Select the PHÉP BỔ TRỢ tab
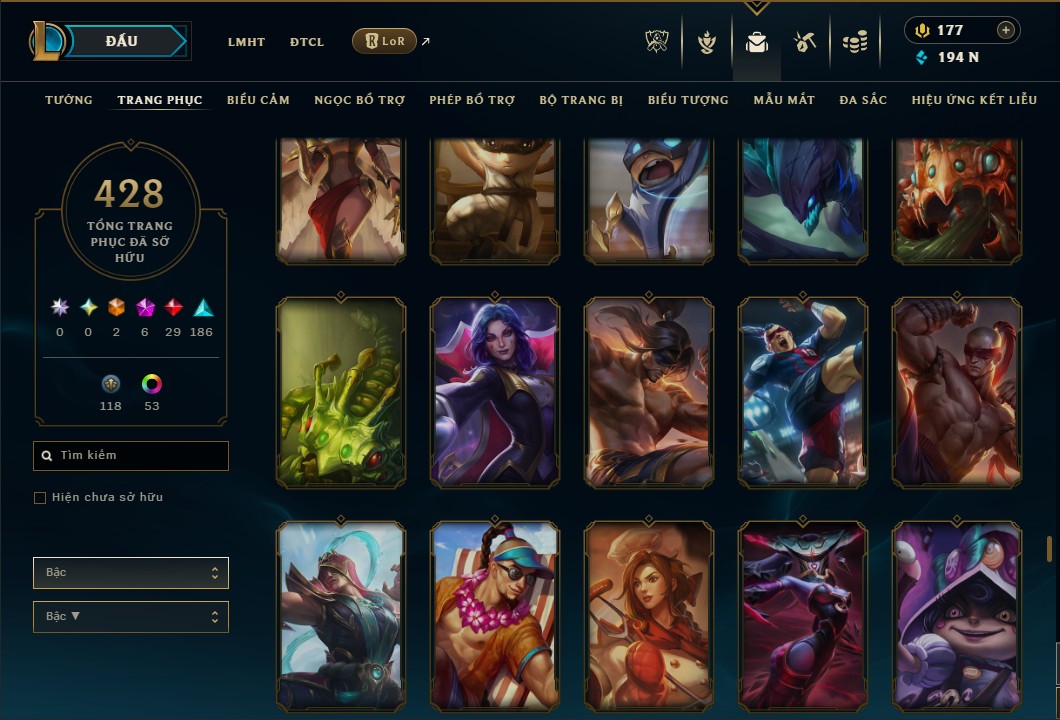The width and height of the screenshot is (1060, 720). pyautogui.click(x=472, y=100)
